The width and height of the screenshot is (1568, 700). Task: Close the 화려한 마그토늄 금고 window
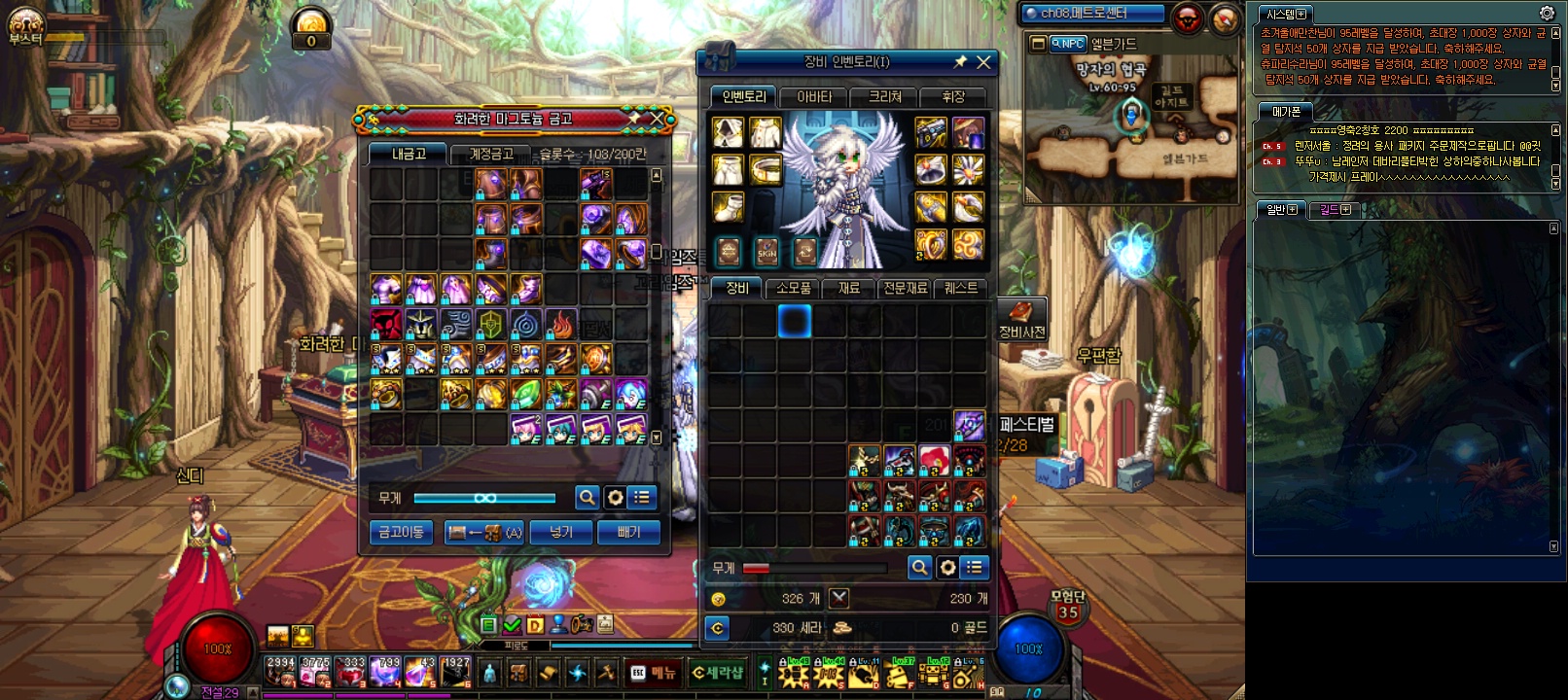[x=658, y=119]
